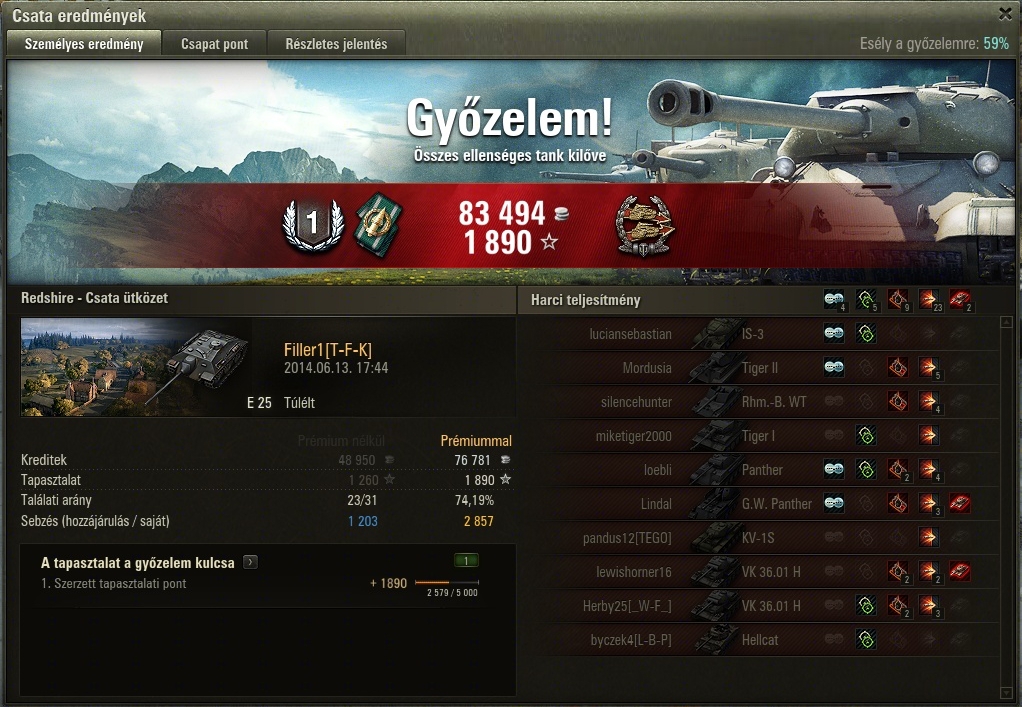Expand the A tapasztalat a győzelem kulcsa mission
The height and width of the screenshot is (707, 1022).
tap(251, 563)
